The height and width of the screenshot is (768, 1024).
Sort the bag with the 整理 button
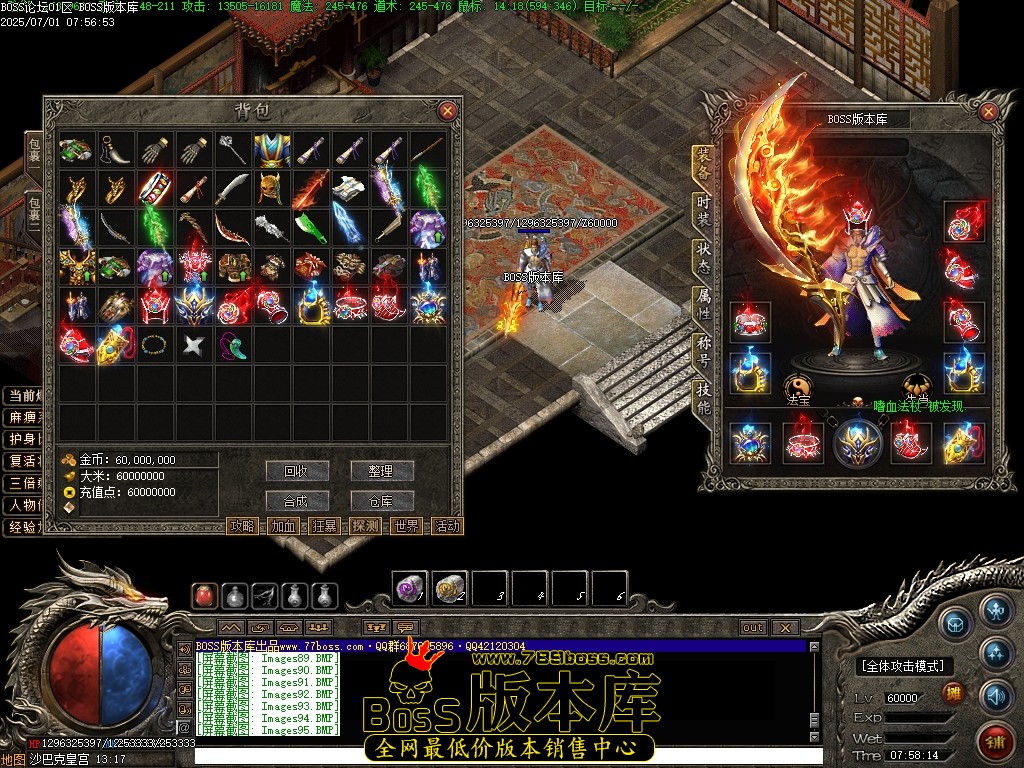[381, 471]
